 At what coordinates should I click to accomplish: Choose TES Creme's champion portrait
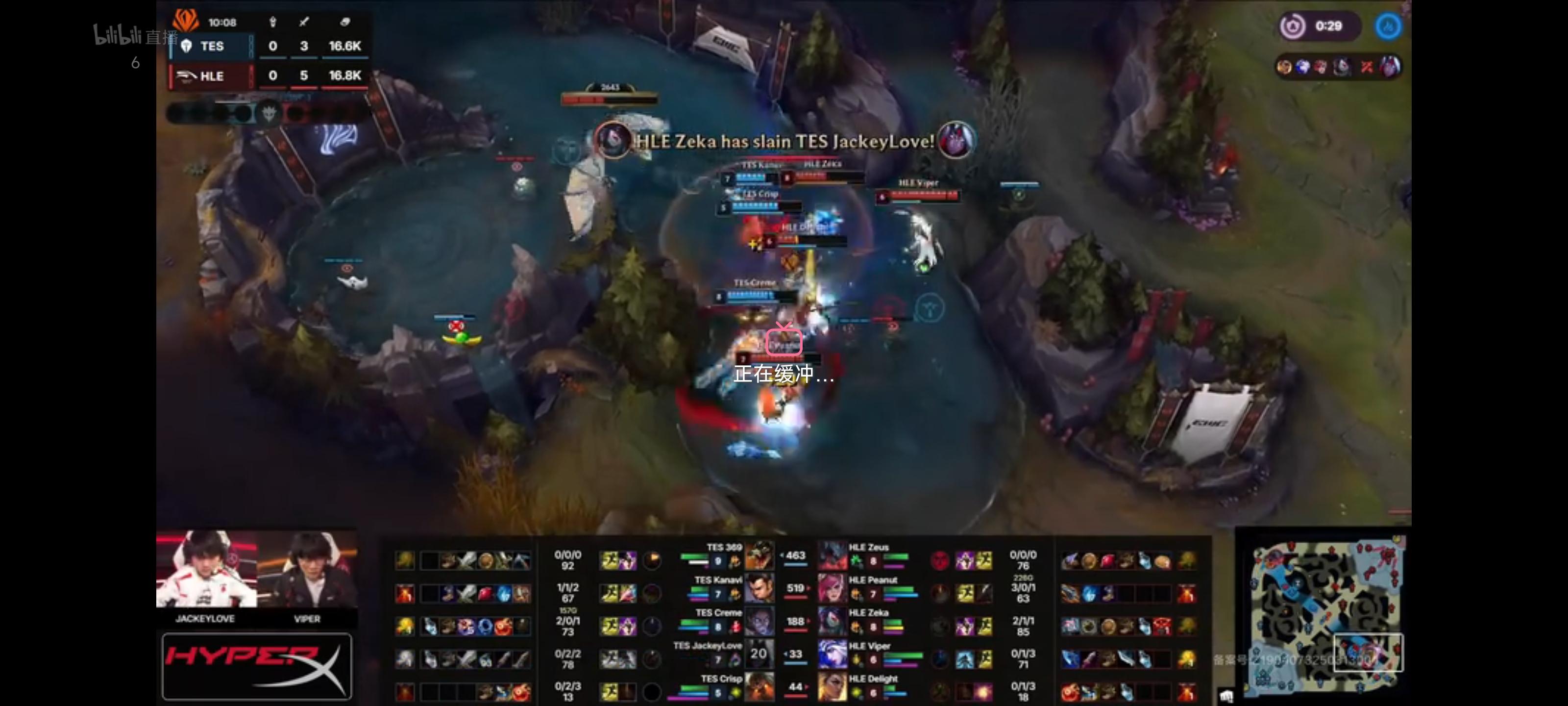click(x=759, y=621)
